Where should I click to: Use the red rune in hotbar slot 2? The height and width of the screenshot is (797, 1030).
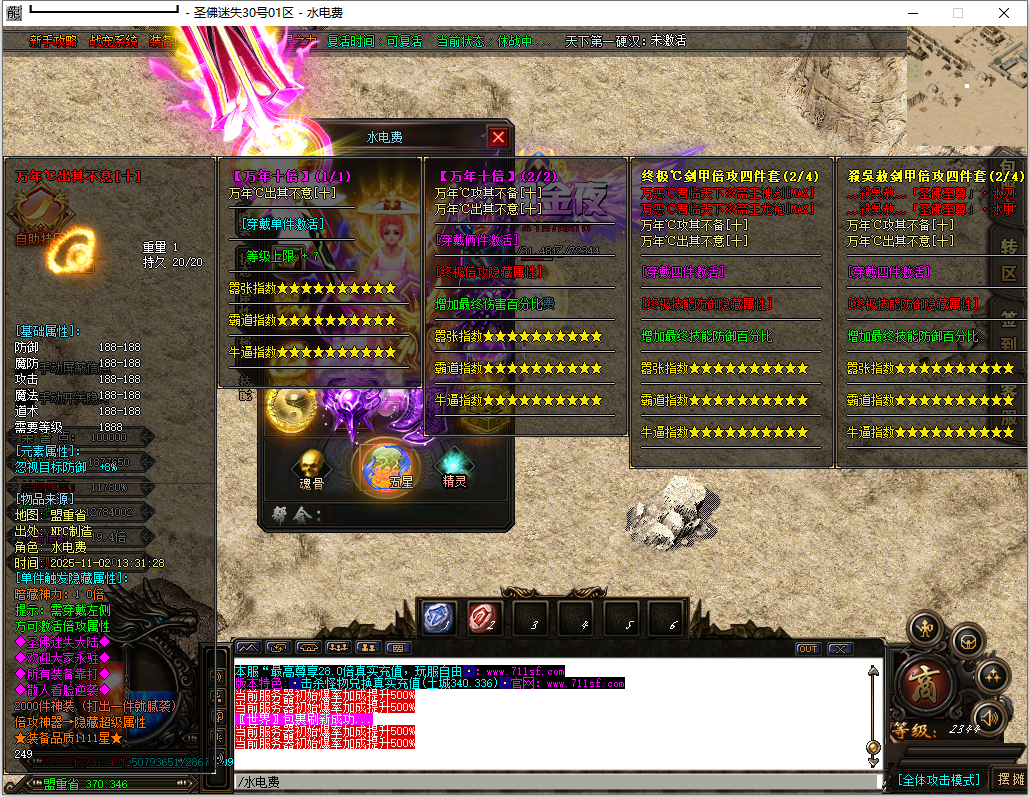483,618
